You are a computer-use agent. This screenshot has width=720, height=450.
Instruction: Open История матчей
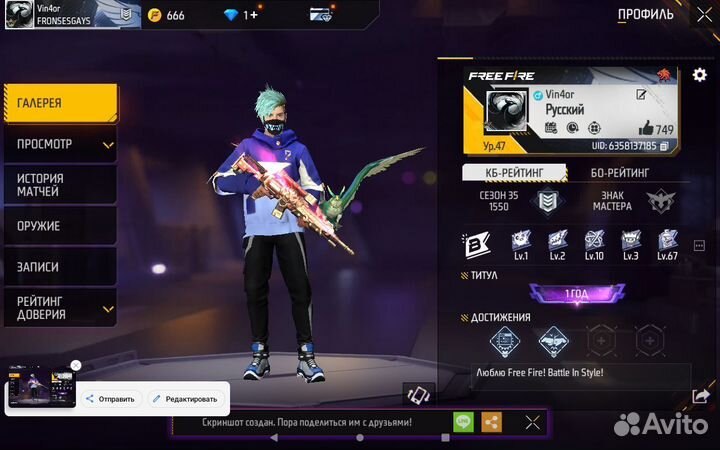pos(60,185)
